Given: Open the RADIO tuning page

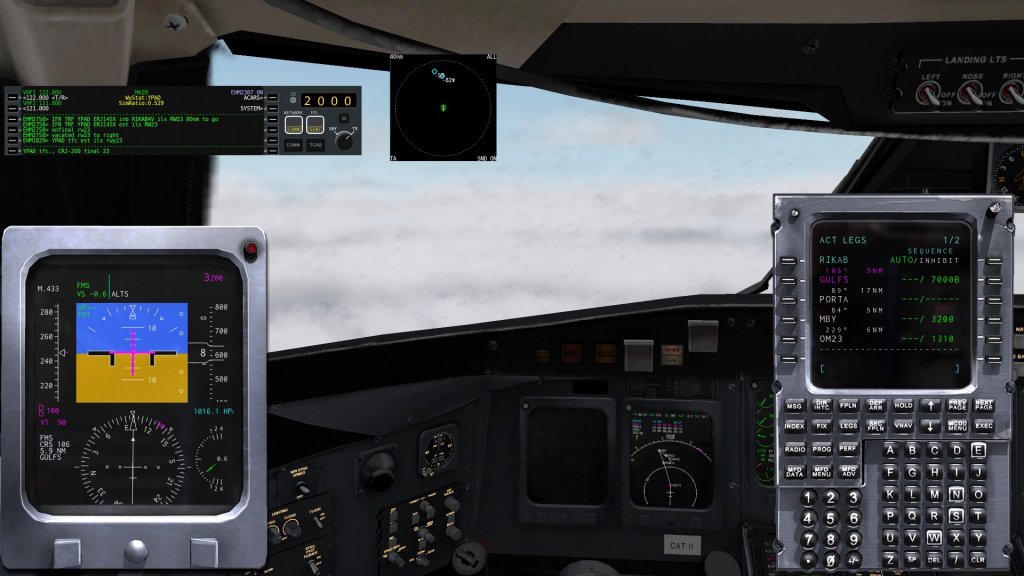Looking at the screenshot, I should 794,449.
